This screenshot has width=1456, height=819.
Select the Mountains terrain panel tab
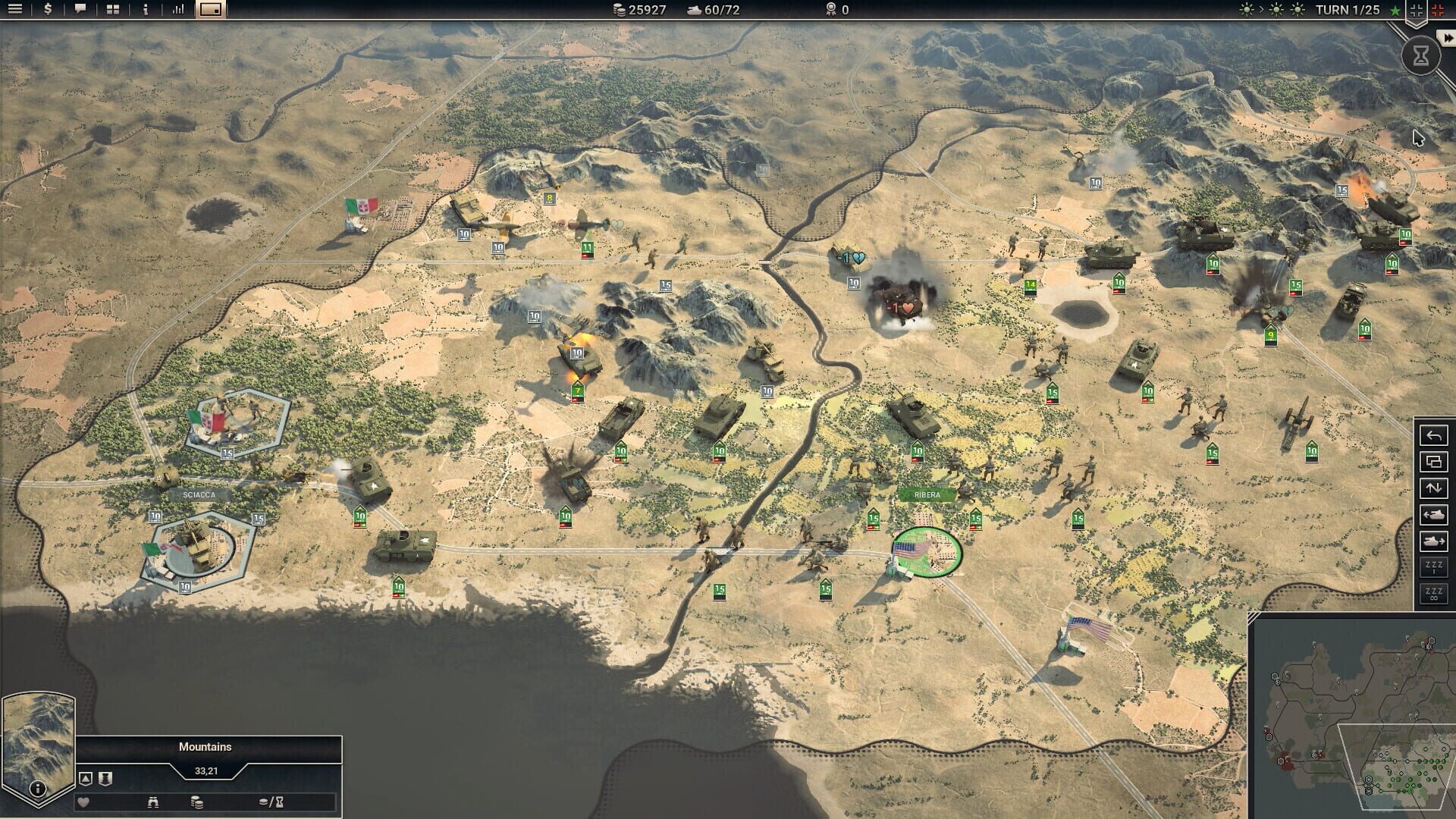point(205,746)
